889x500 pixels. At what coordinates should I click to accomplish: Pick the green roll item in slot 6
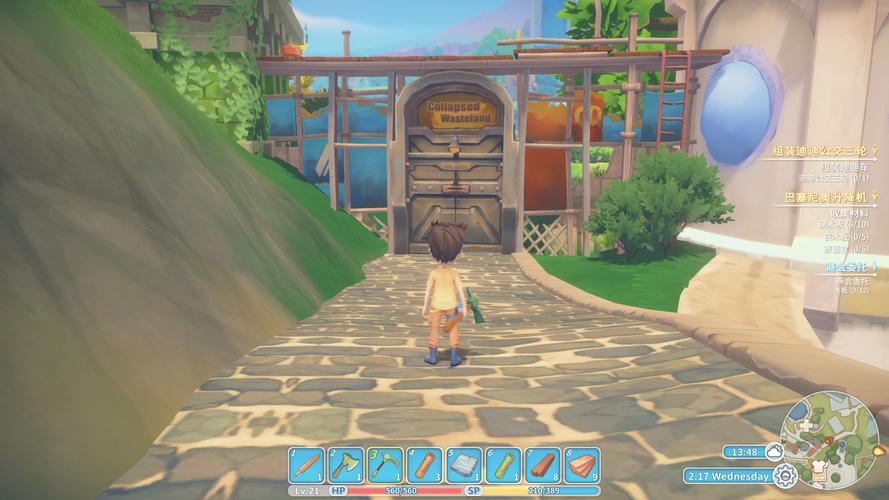[503, 465]
